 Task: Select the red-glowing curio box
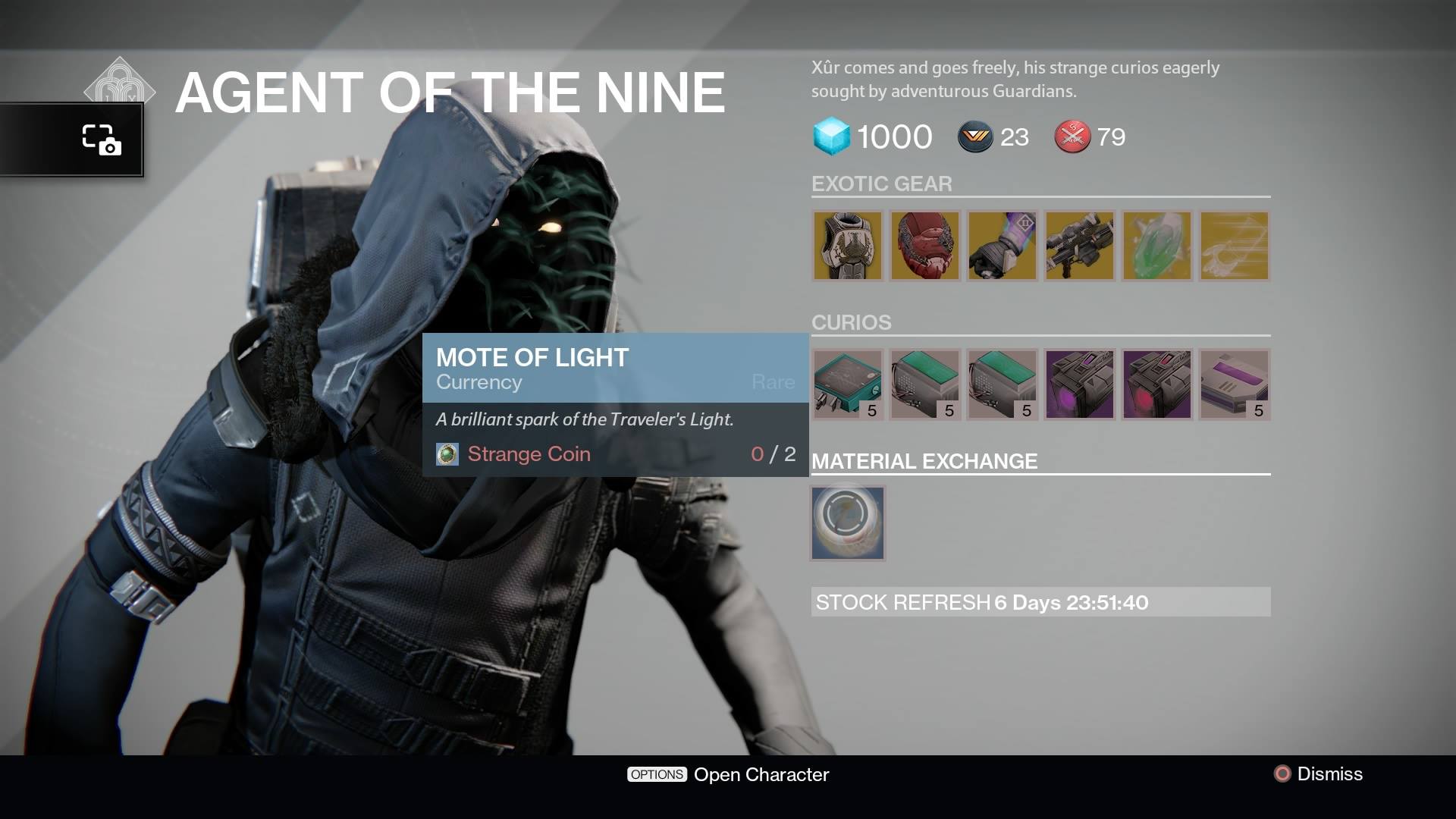click(x=1156, y=384)
